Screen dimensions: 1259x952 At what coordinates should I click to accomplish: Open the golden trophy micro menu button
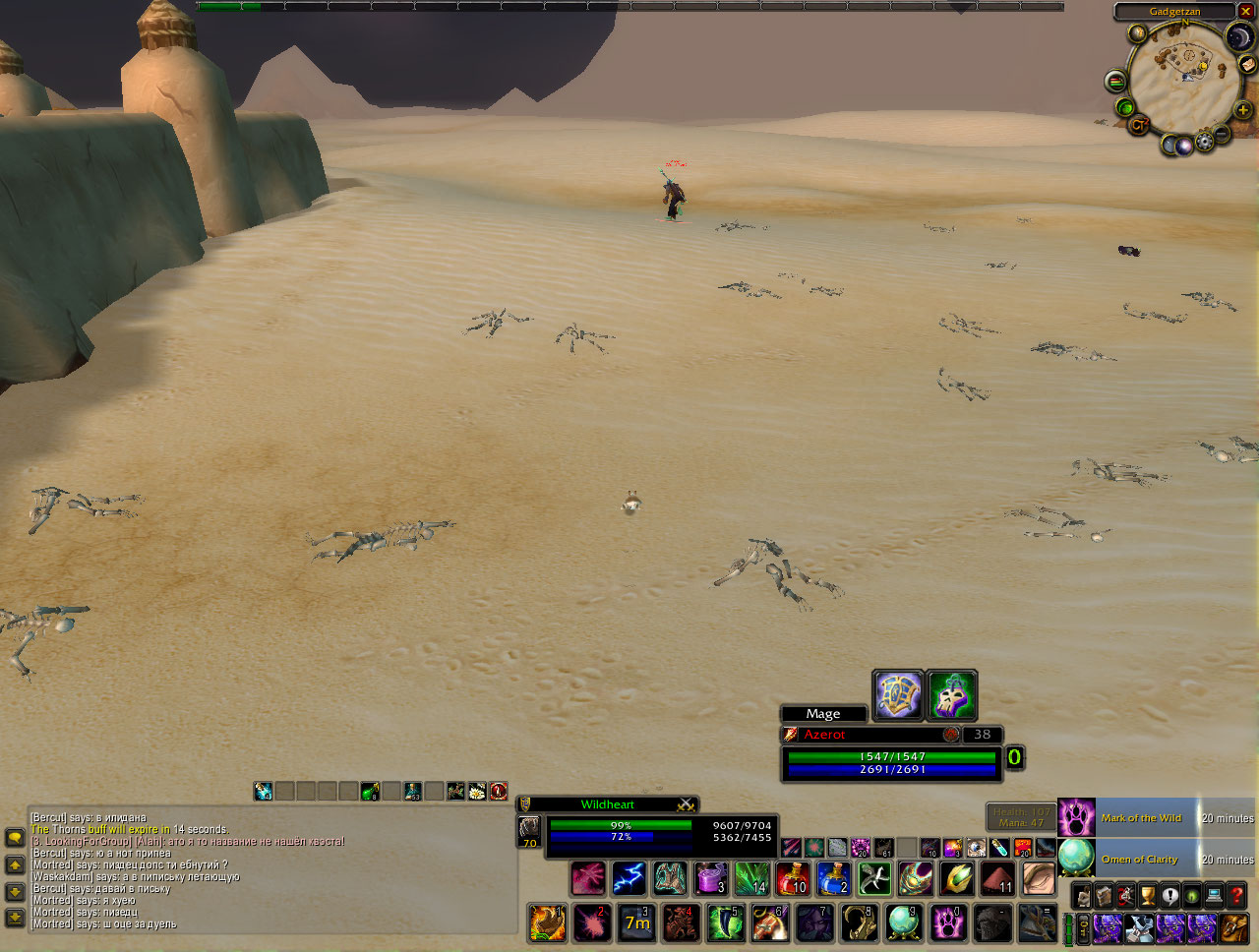[x=1148, y=897]
